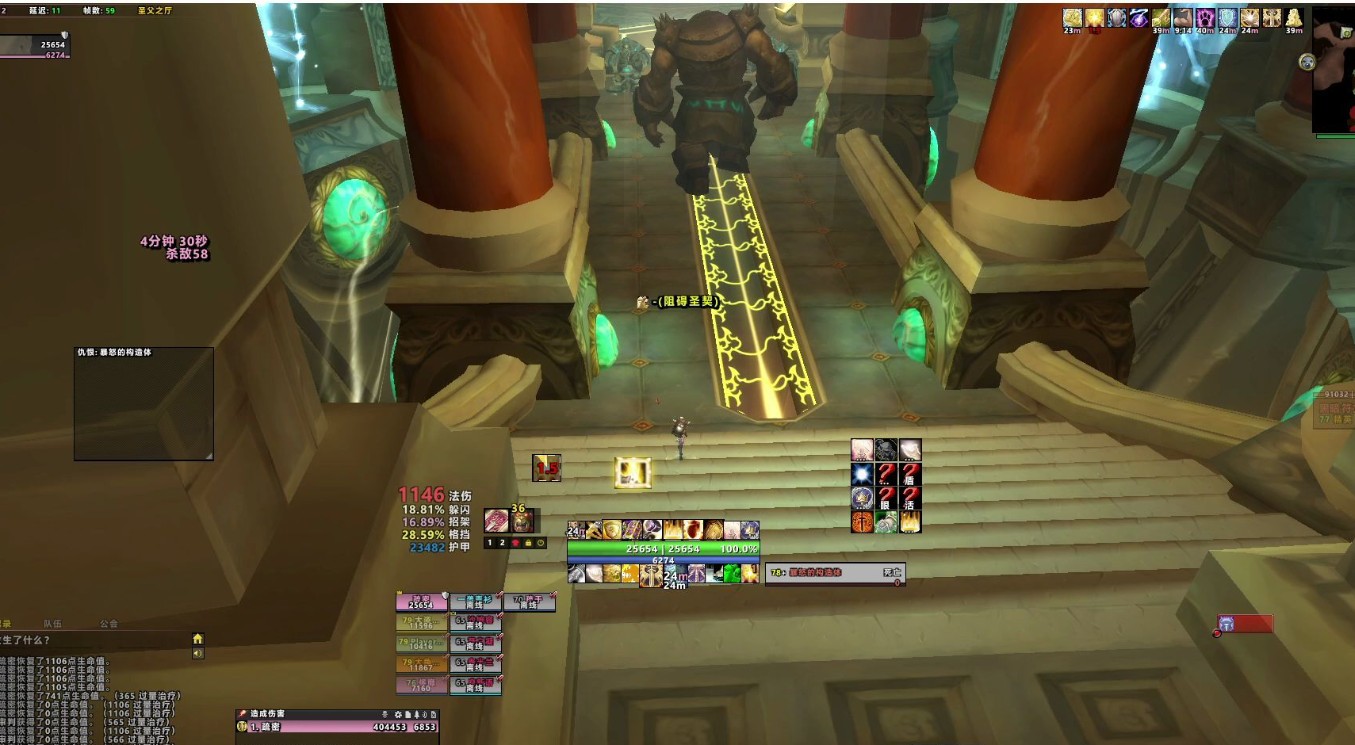Click the glowing golden proc icon
This screenshot has height=745, width=1355.
pyautogui.click(x=633, y=472)
